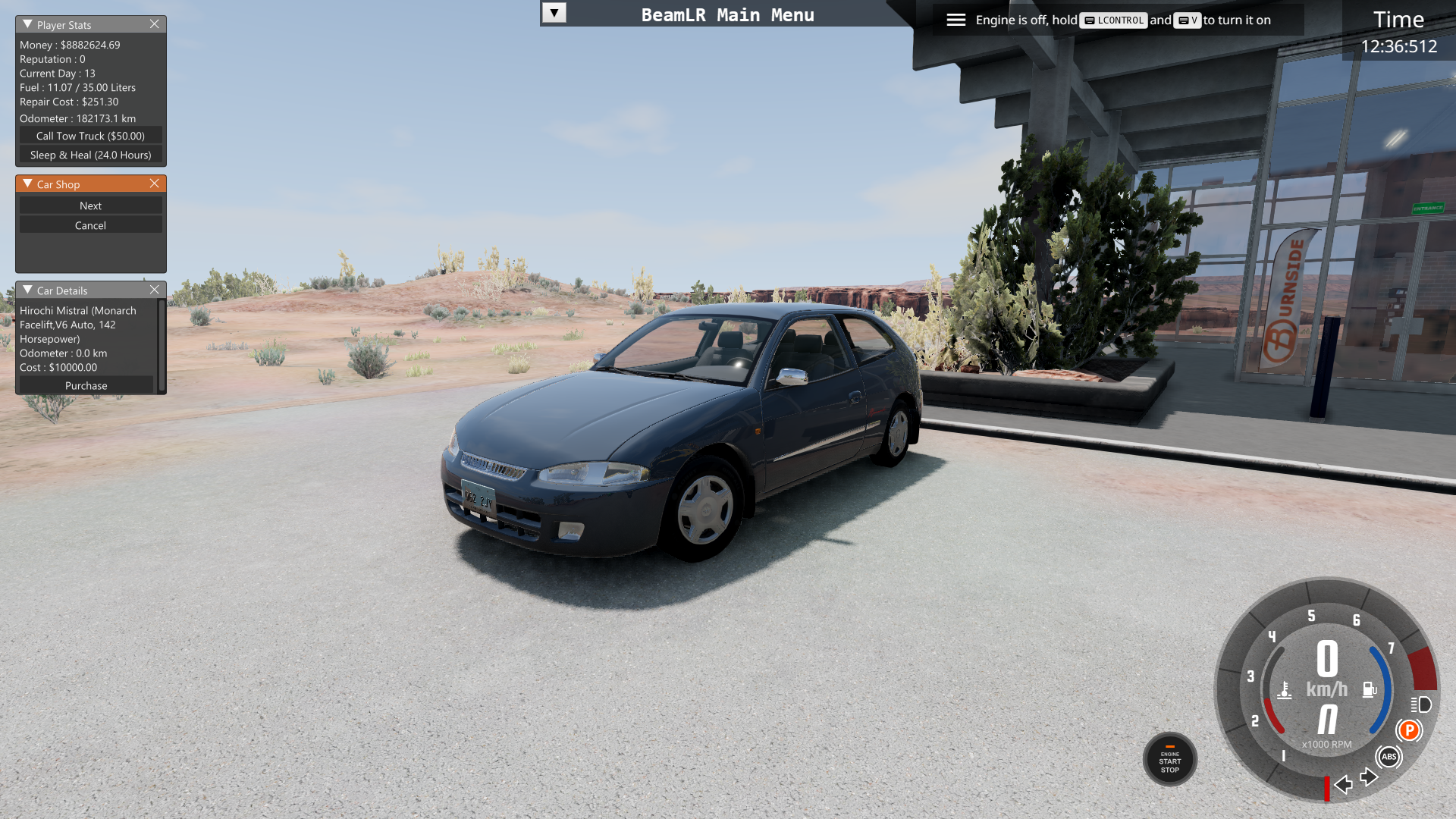Close the Car Details window
This screenshot has width=1456, height=819.
[155, 290]
